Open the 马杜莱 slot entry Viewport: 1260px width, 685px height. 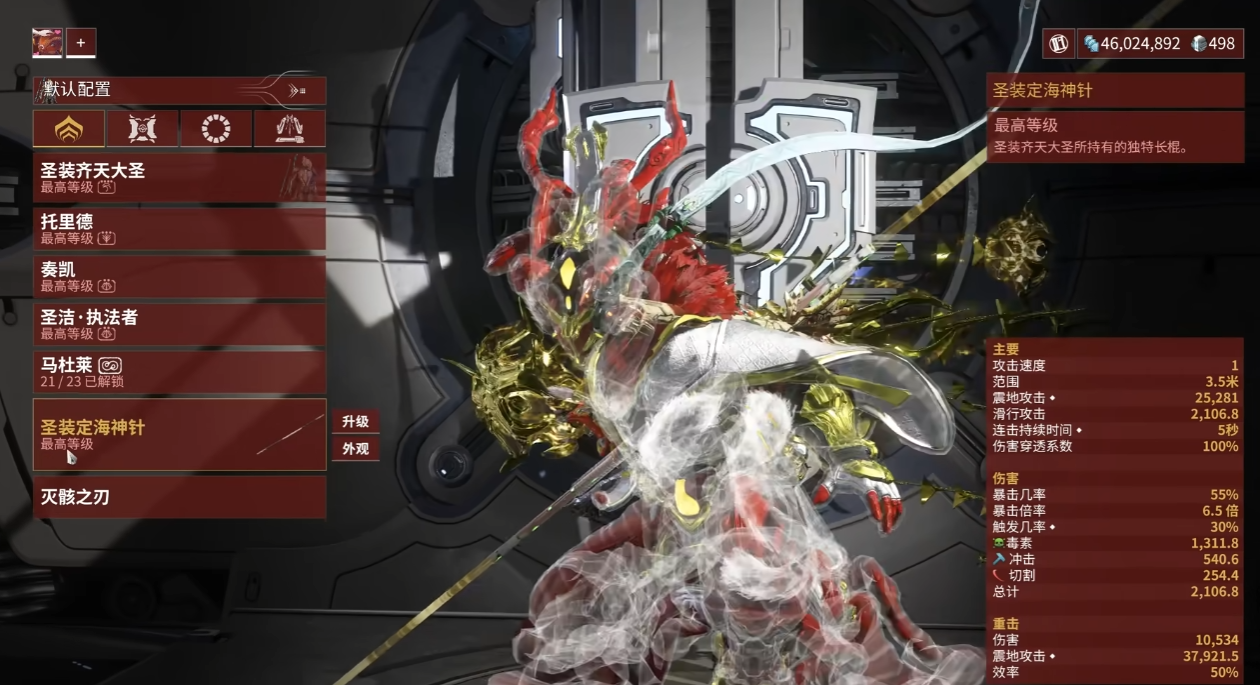(179, 372)
